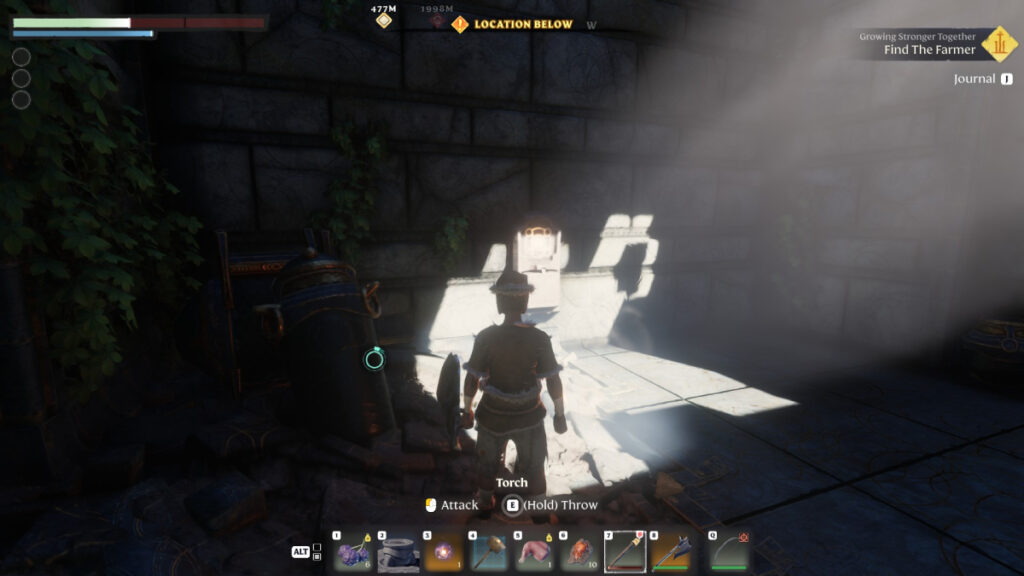1024x576 pixels.
Task: Select the equipped torch hotbar slot
Action: pos(626,552)
